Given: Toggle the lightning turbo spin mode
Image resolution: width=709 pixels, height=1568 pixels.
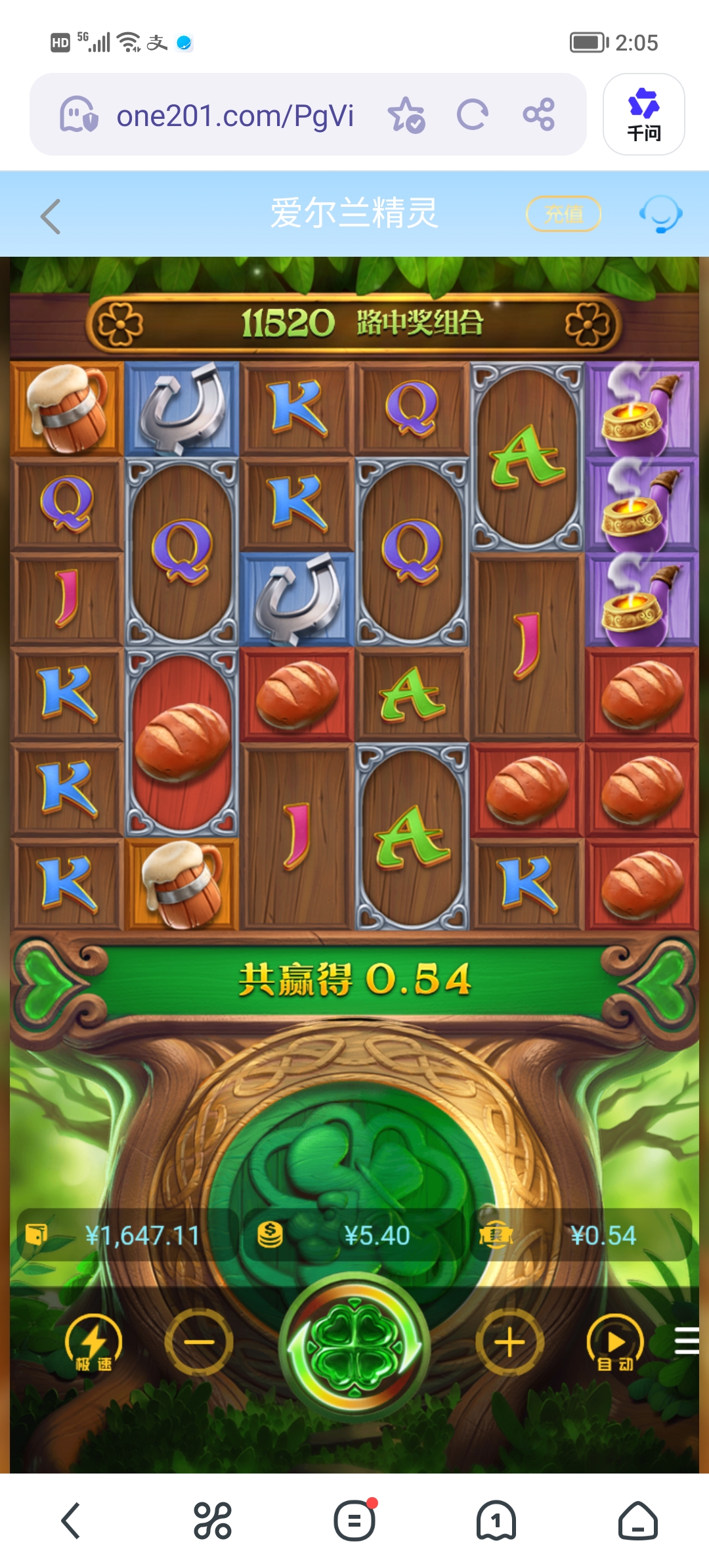Looking at the screenshot, I should 93,1343.
